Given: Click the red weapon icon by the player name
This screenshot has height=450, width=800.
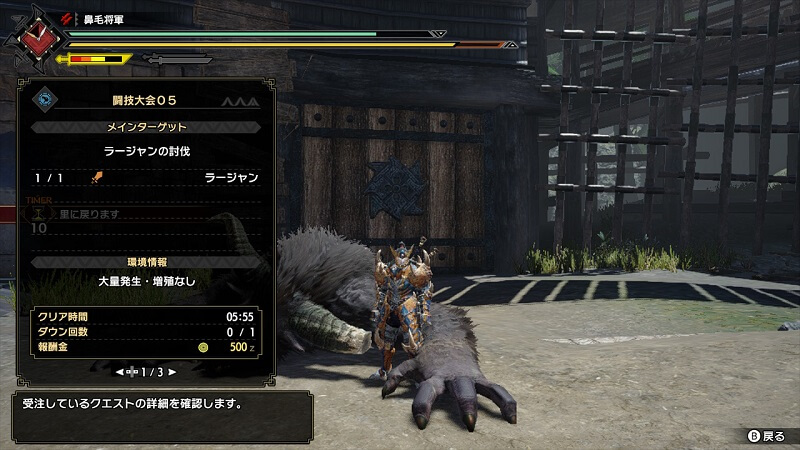Looking at the screenshot, I should click(x=67, y=18).
